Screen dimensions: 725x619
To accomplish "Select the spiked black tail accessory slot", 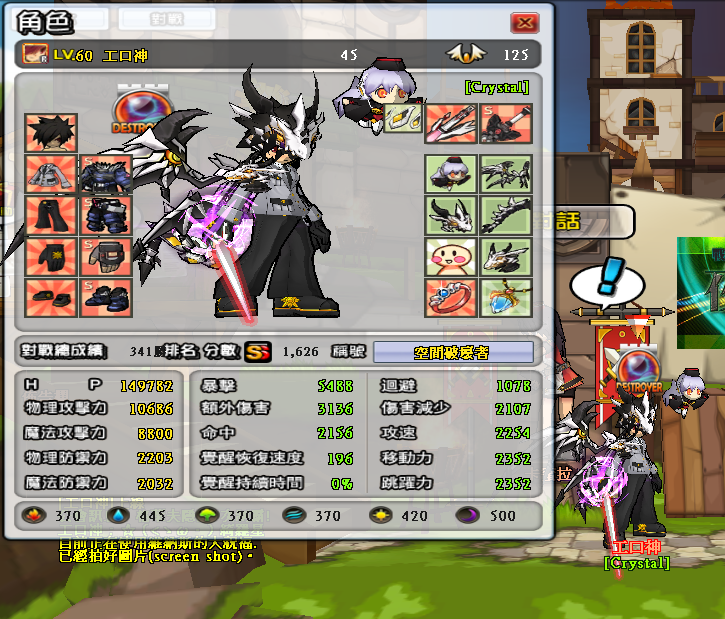I will [505, 216].
